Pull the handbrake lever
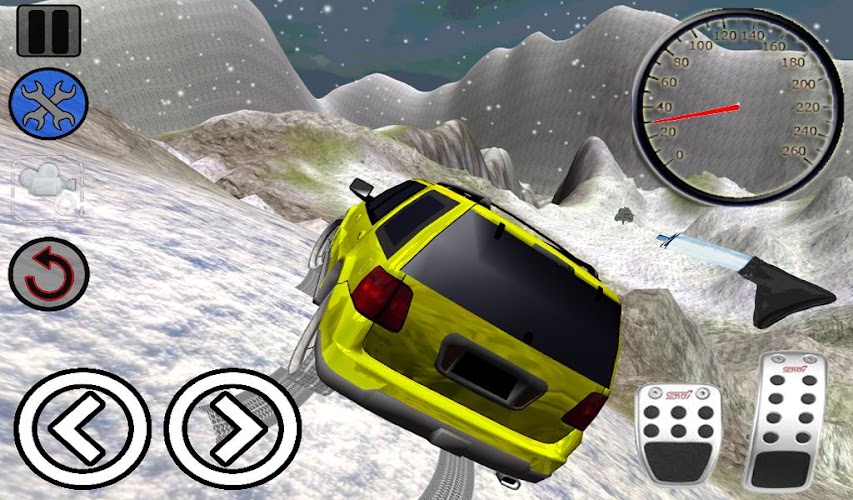The height and width of the screenshot is (500, 853). point(760,271)
